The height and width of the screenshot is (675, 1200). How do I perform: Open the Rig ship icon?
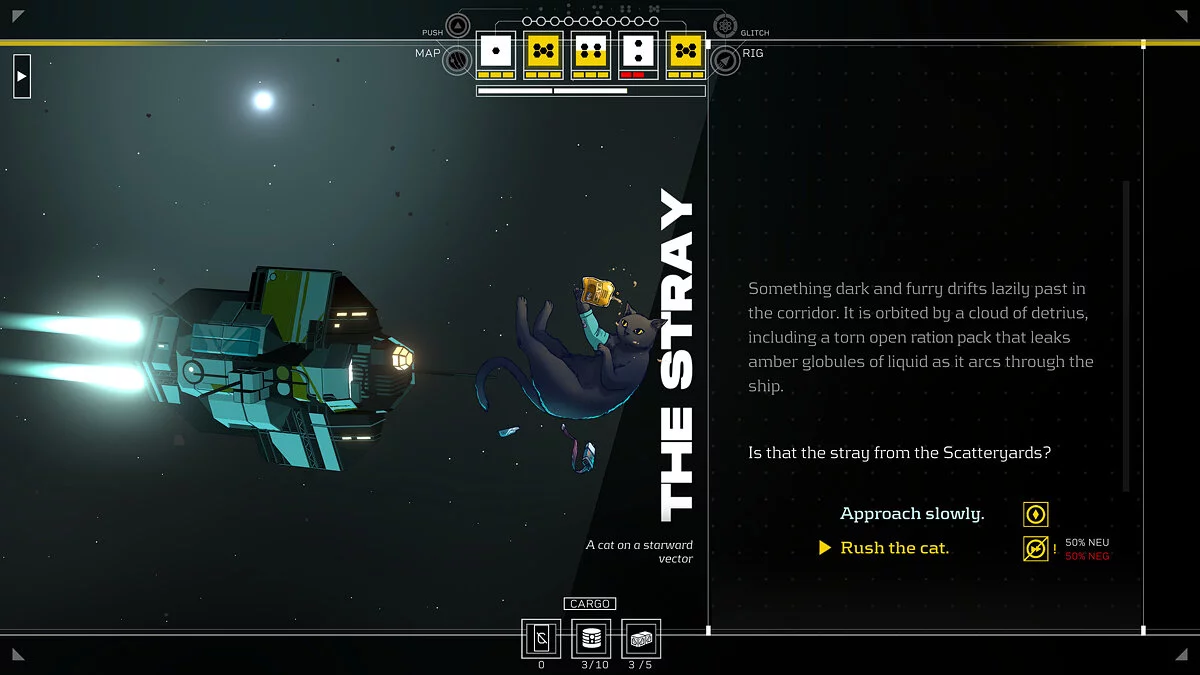[x=725, y=60]
